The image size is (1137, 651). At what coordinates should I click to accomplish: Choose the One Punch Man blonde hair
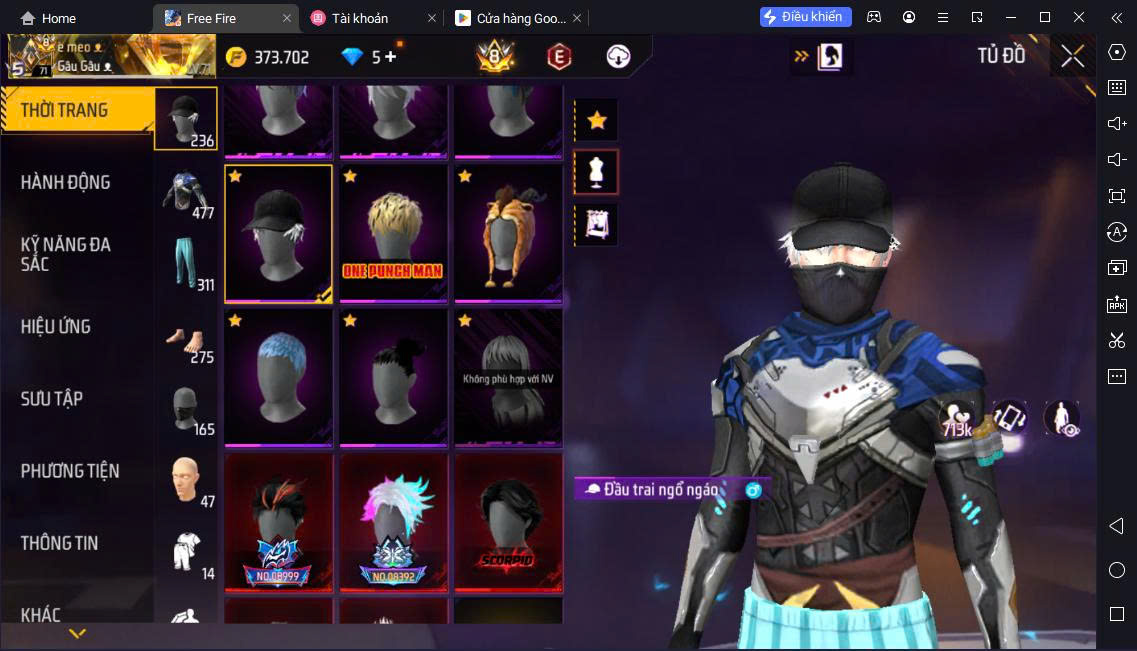pos(393,233)
